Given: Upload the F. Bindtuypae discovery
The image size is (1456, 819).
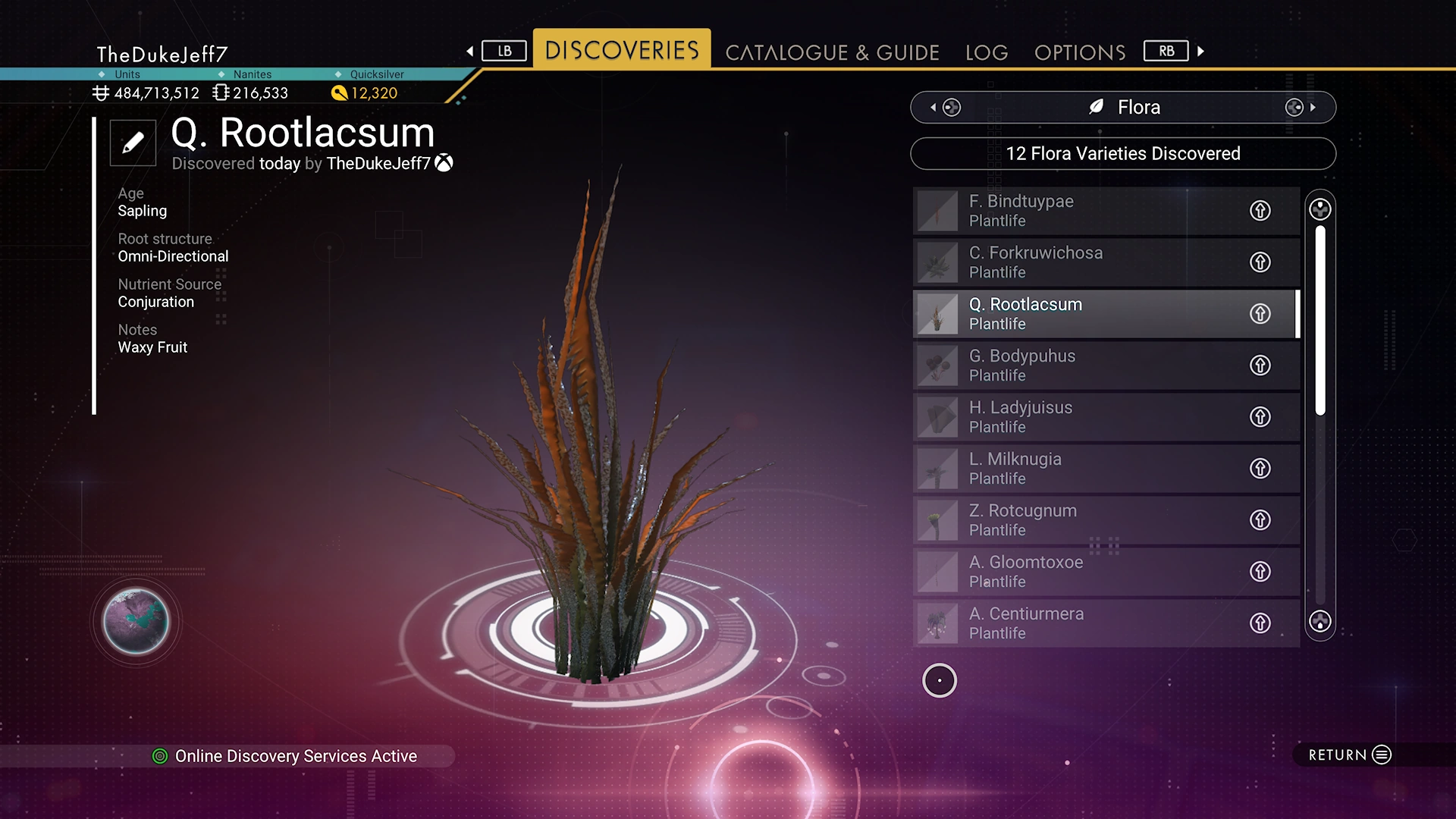Looking at the screenshot, I should point(1260,211).
